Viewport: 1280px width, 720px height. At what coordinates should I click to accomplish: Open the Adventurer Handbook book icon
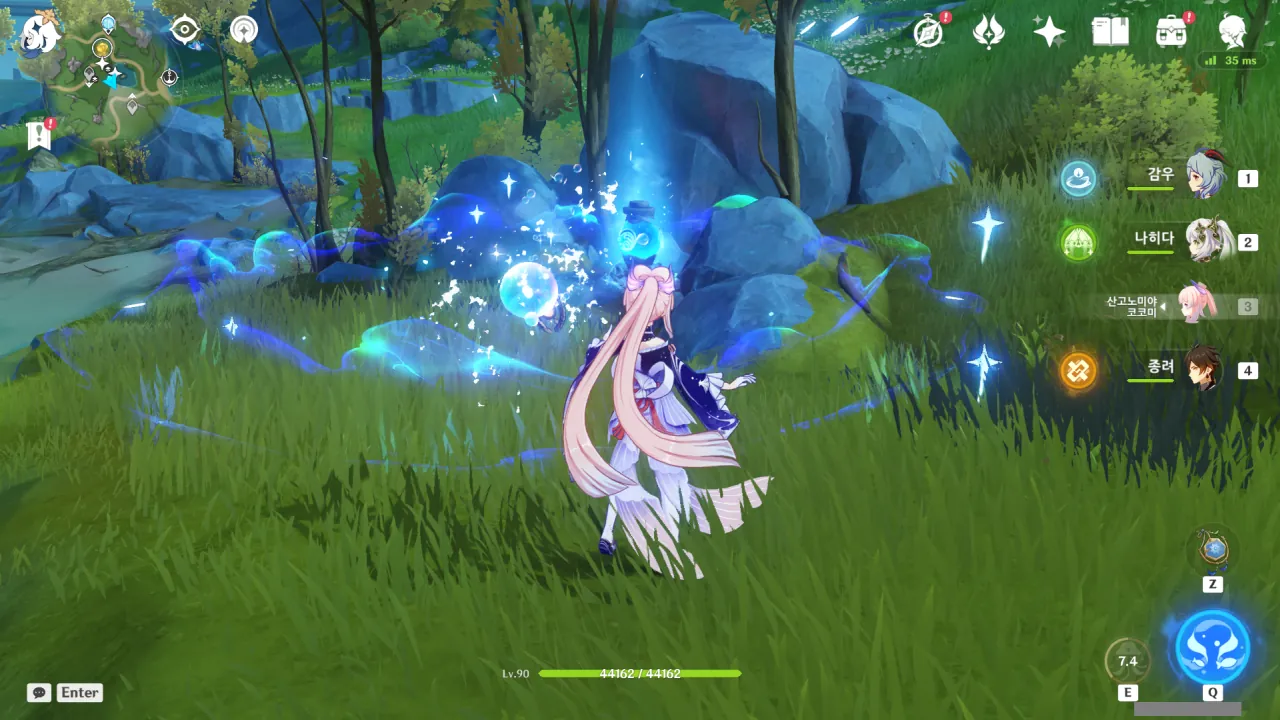tap(1110, 32)
